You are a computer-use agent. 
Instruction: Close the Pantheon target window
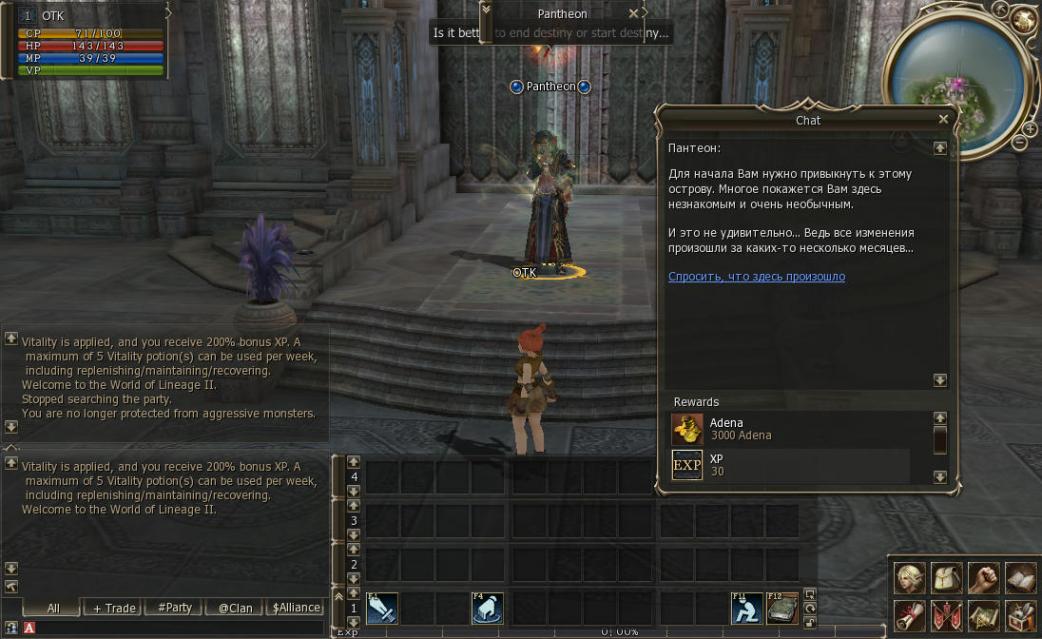(x=633, y=14)
